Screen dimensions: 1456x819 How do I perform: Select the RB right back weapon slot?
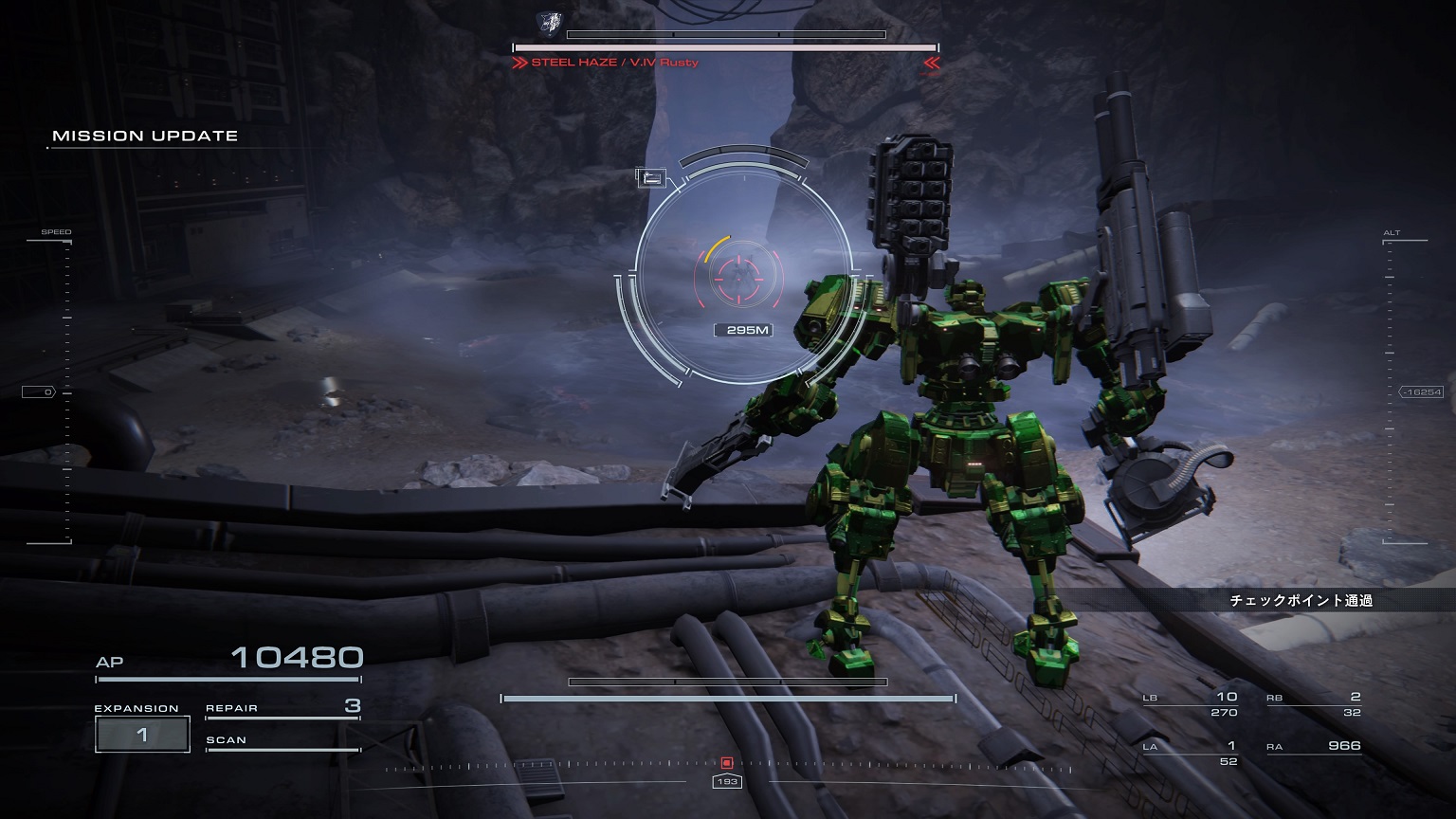point(1314,704)
